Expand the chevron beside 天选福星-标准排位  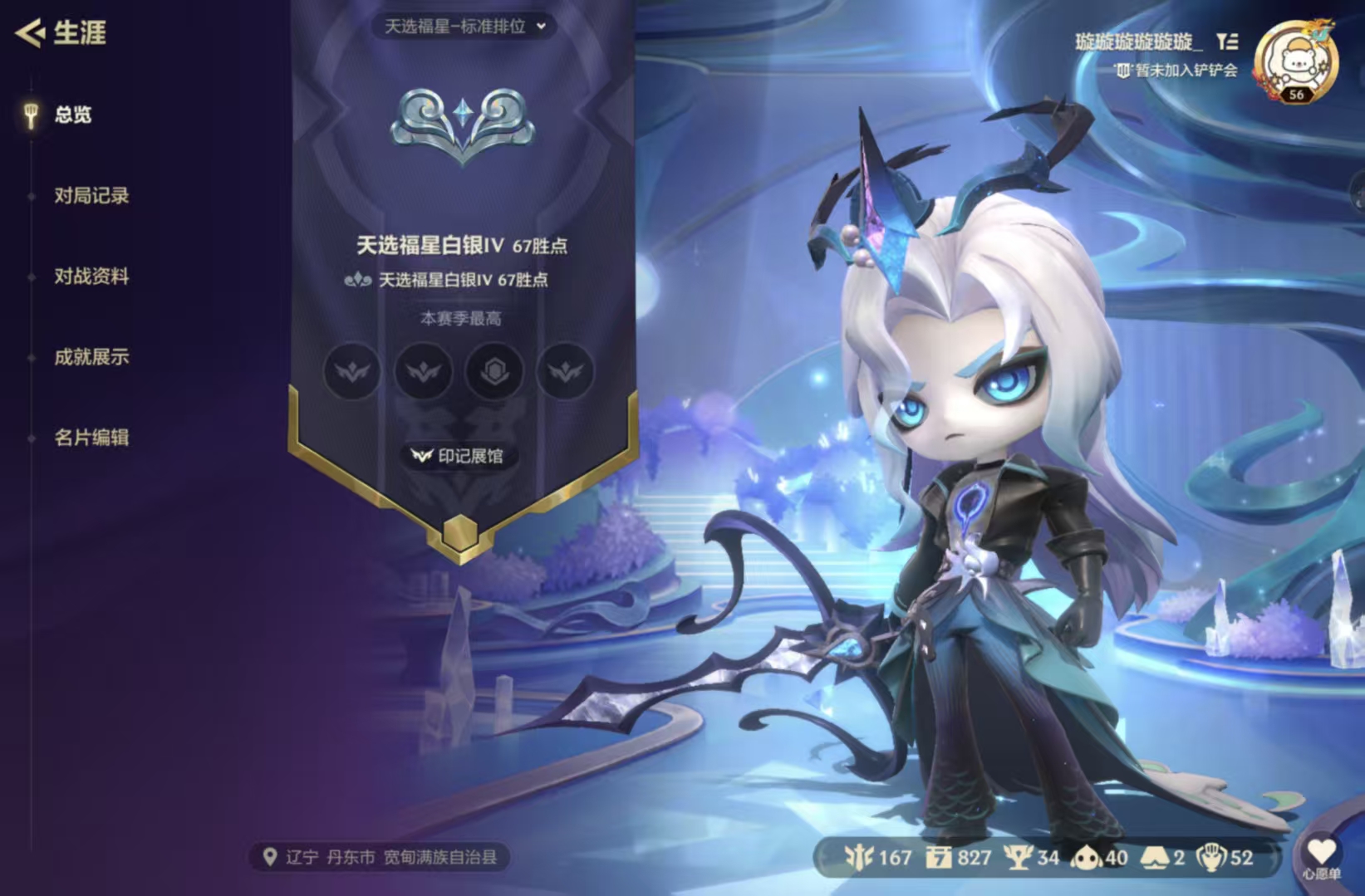(x=543, y=26)
